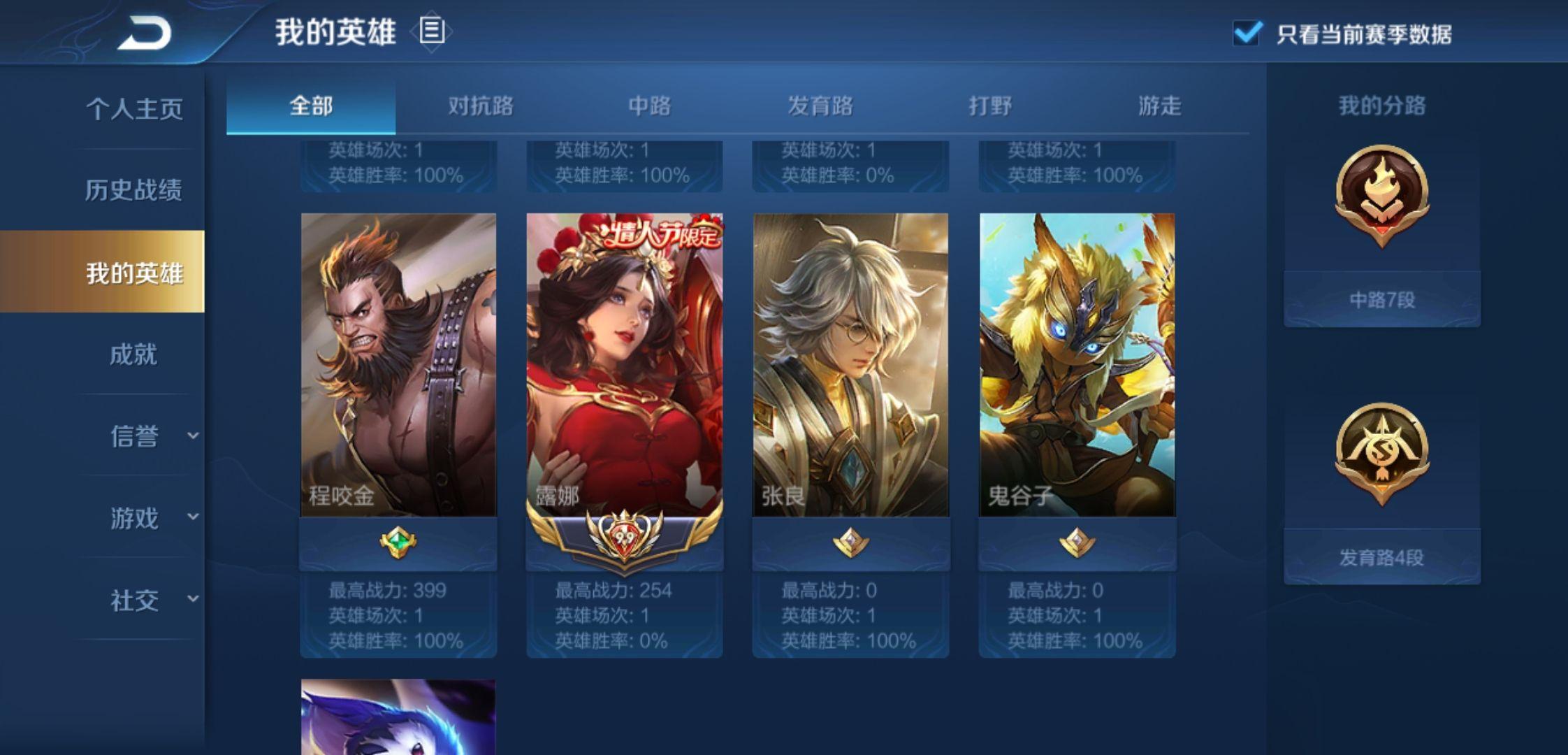Switch to the 游走 tab

point(1160,106)
